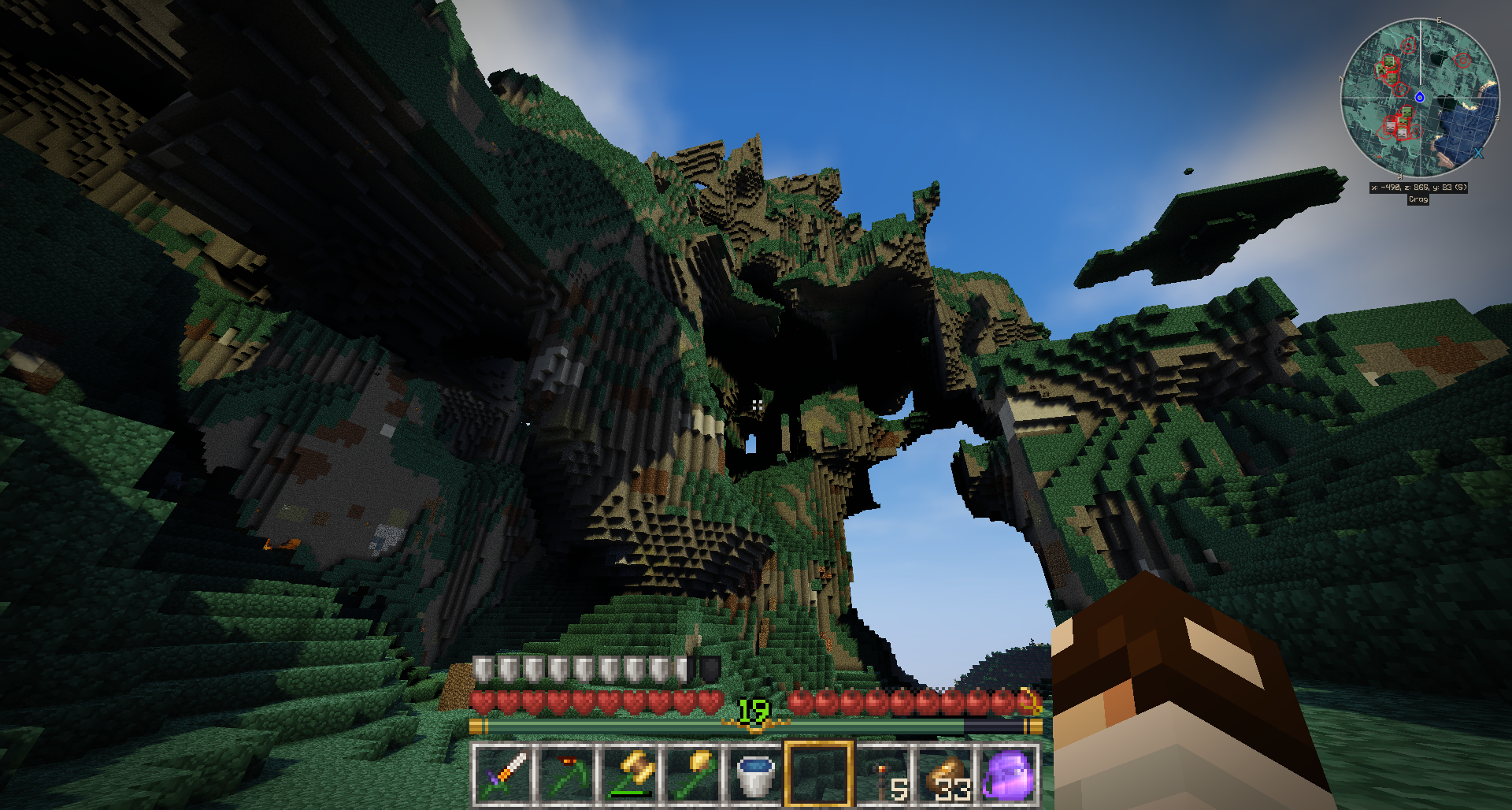Choose the bread stack of 33
Screen dimensions: 1512x810
tap(945, 775)
